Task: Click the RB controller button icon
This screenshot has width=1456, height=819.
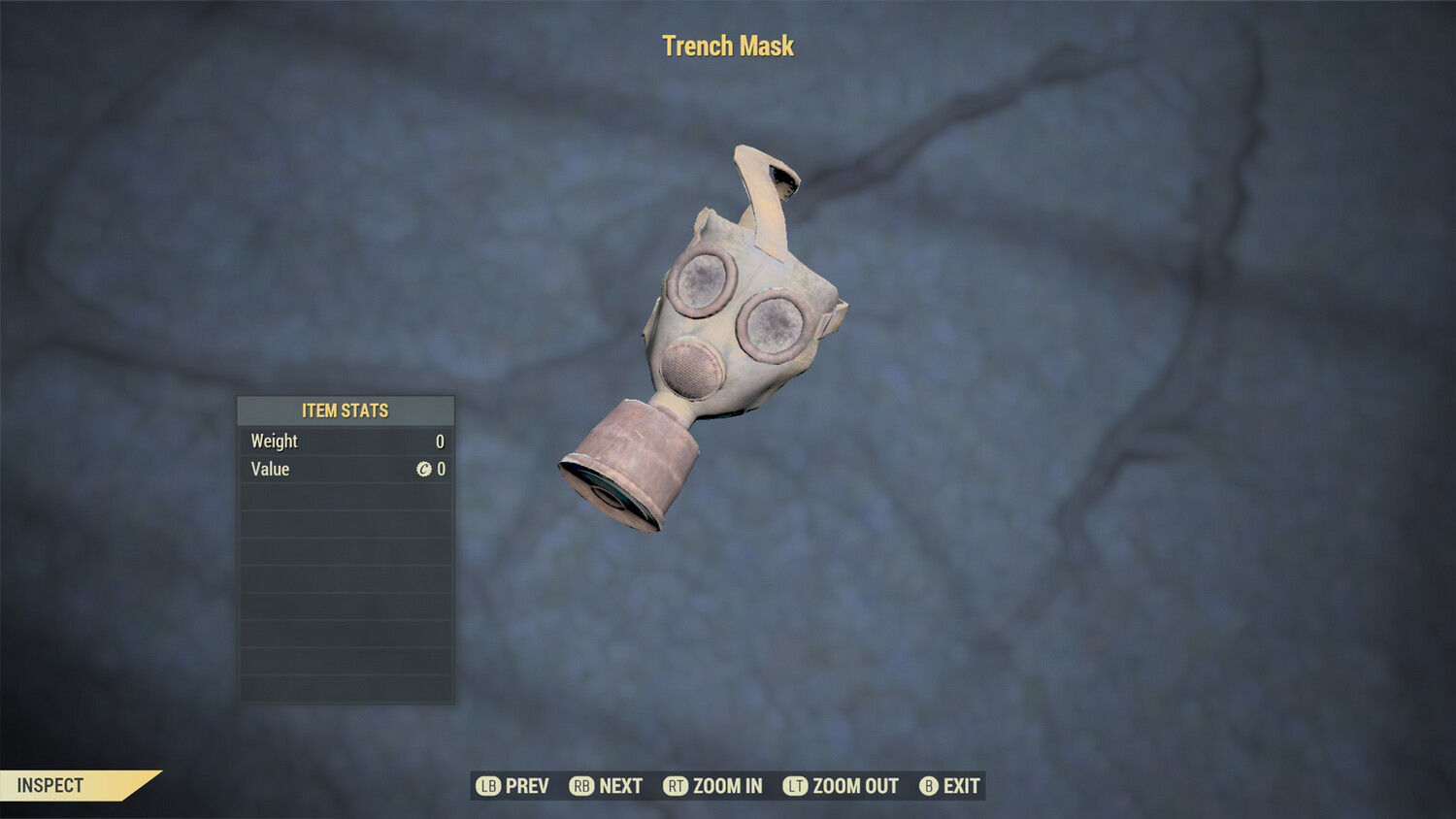Action: [x=583, y=786]
